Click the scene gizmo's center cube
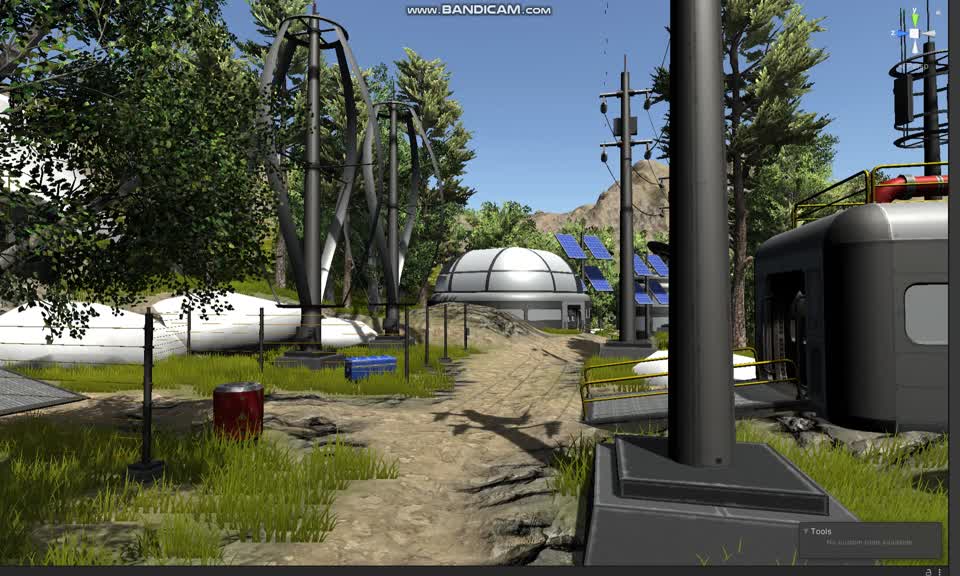The image size is (960, 576). pyautogui.click(x=913, y=34)
